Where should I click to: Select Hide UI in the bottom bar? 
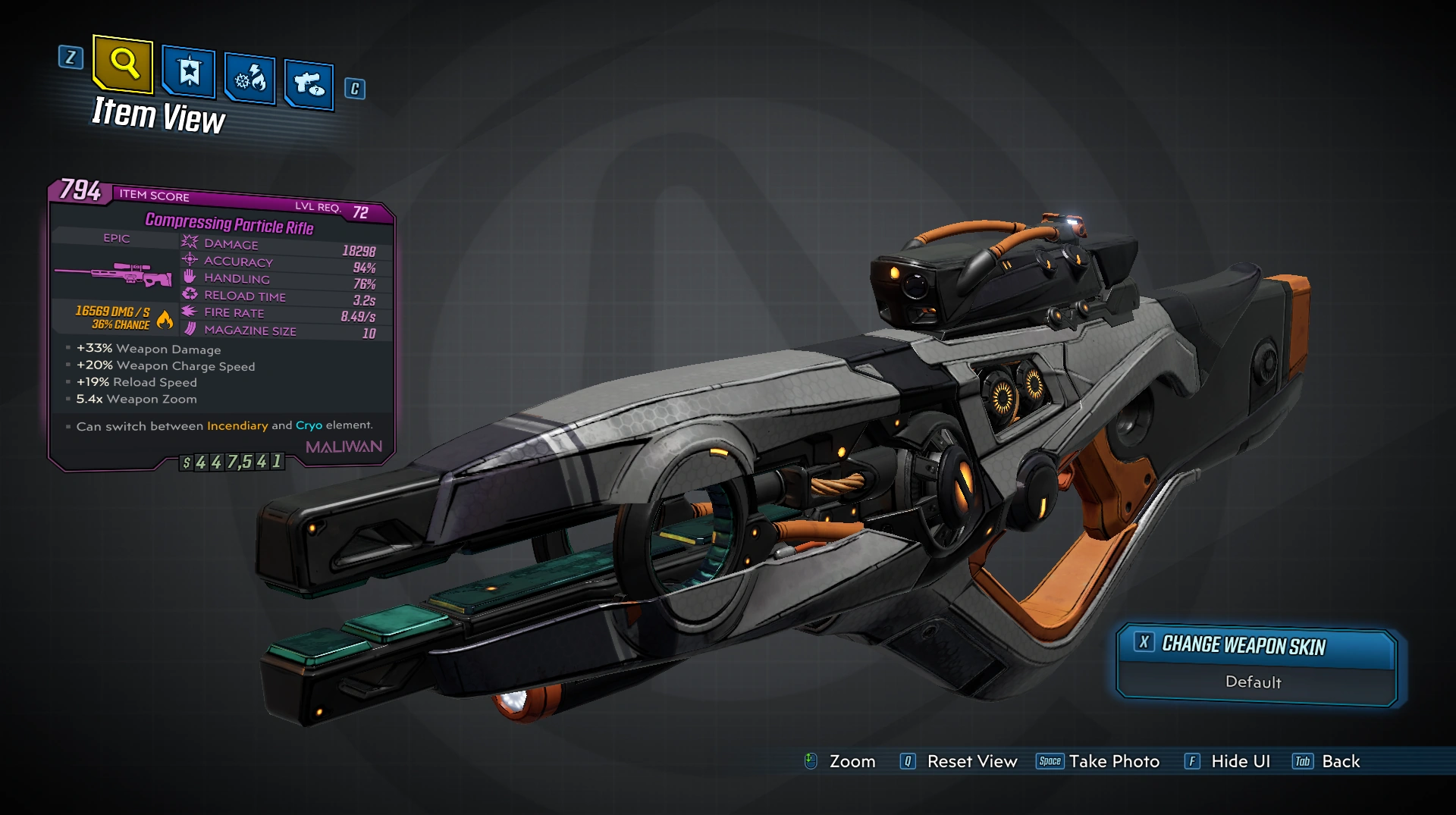[1228, 761]
